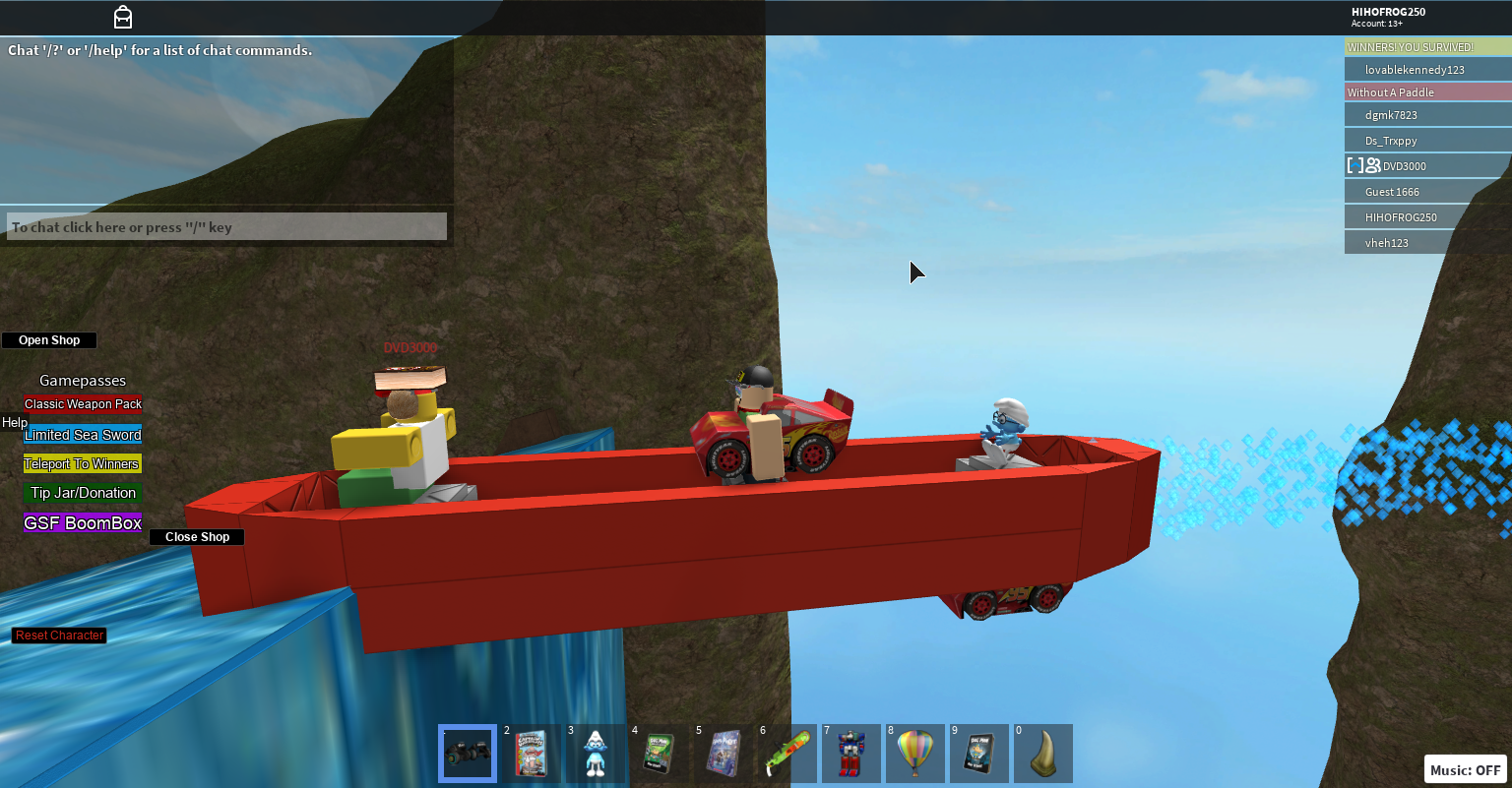Screen dimensions: 1512x788
Task: Select the green chainsaw hotbar slot
Action: [x=787, y=754]
